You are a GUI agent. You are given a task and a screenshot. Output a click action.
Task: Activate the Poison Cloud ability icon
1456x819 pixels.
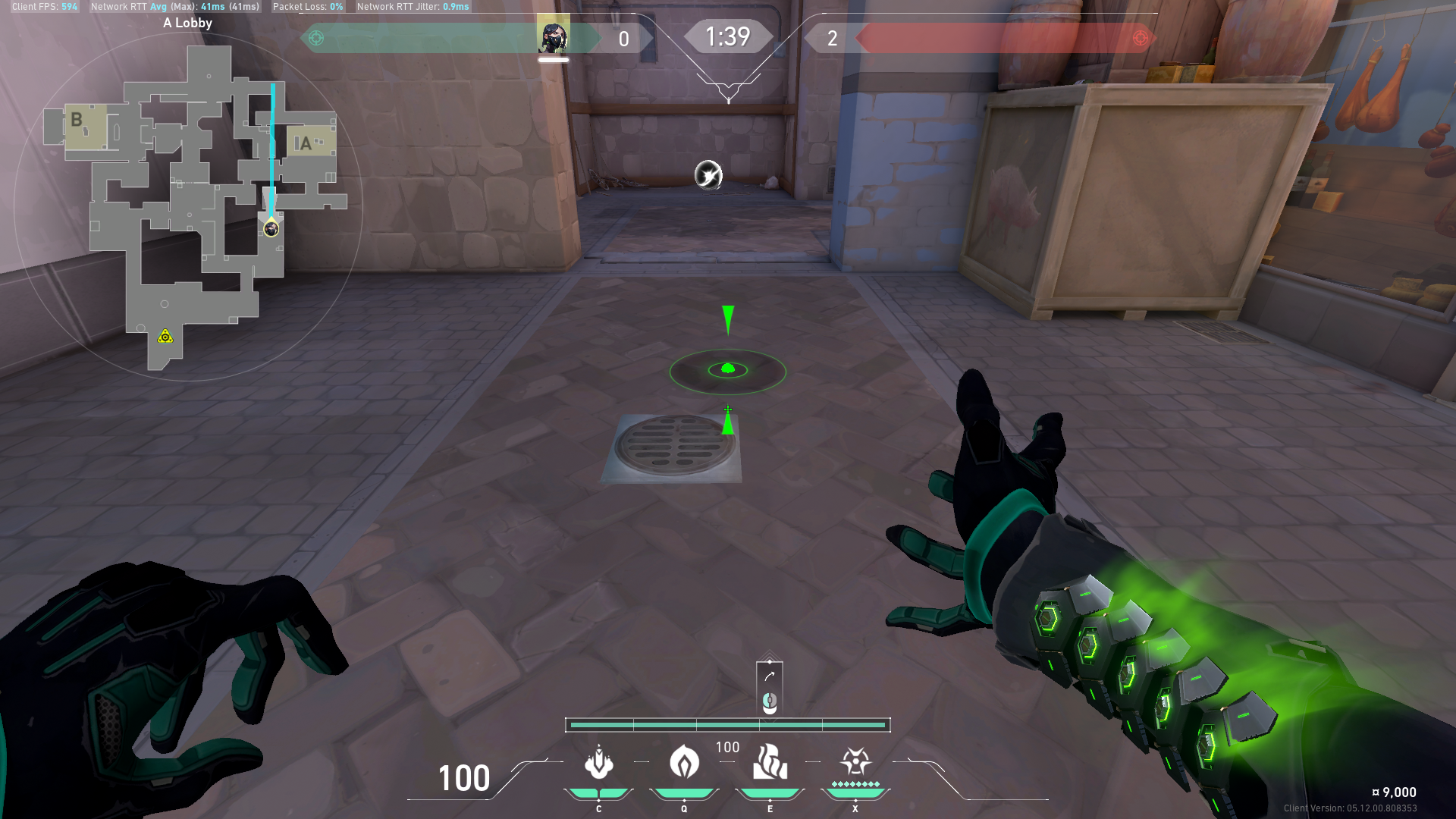tap(684, 763)
